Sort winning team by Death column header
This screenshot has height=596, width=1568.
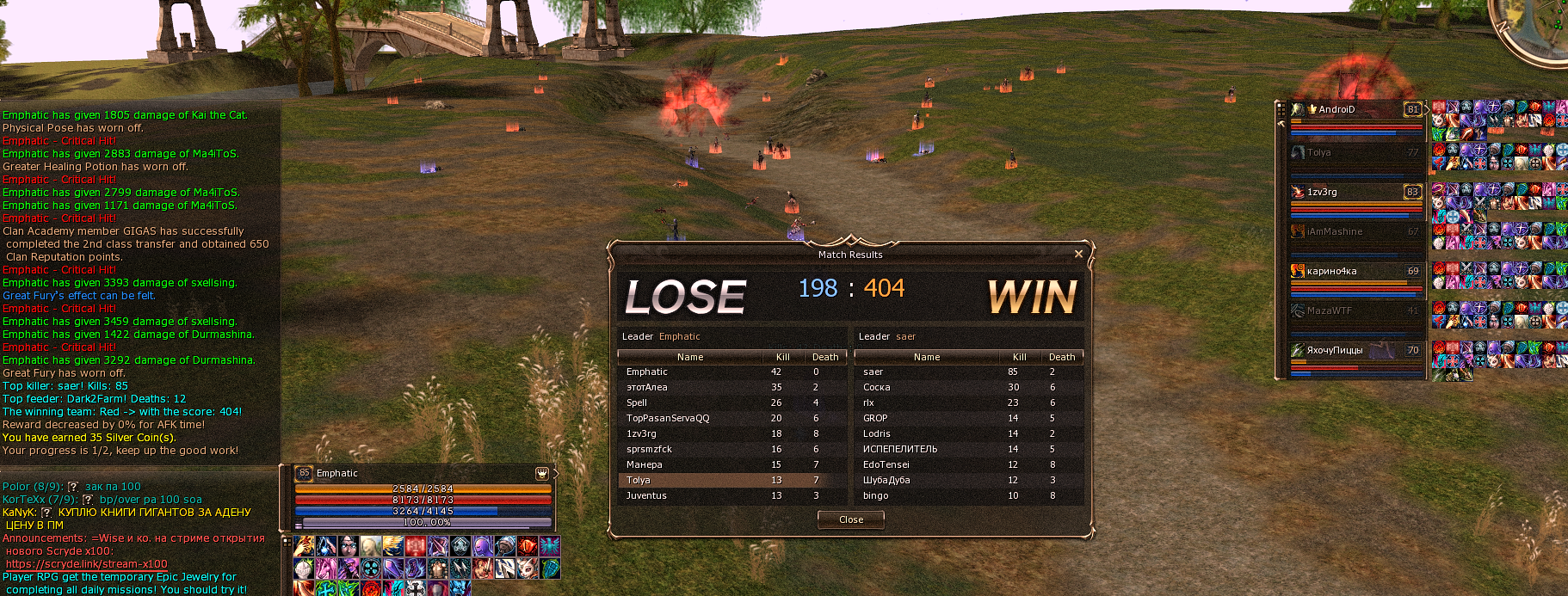point(1061,357)
